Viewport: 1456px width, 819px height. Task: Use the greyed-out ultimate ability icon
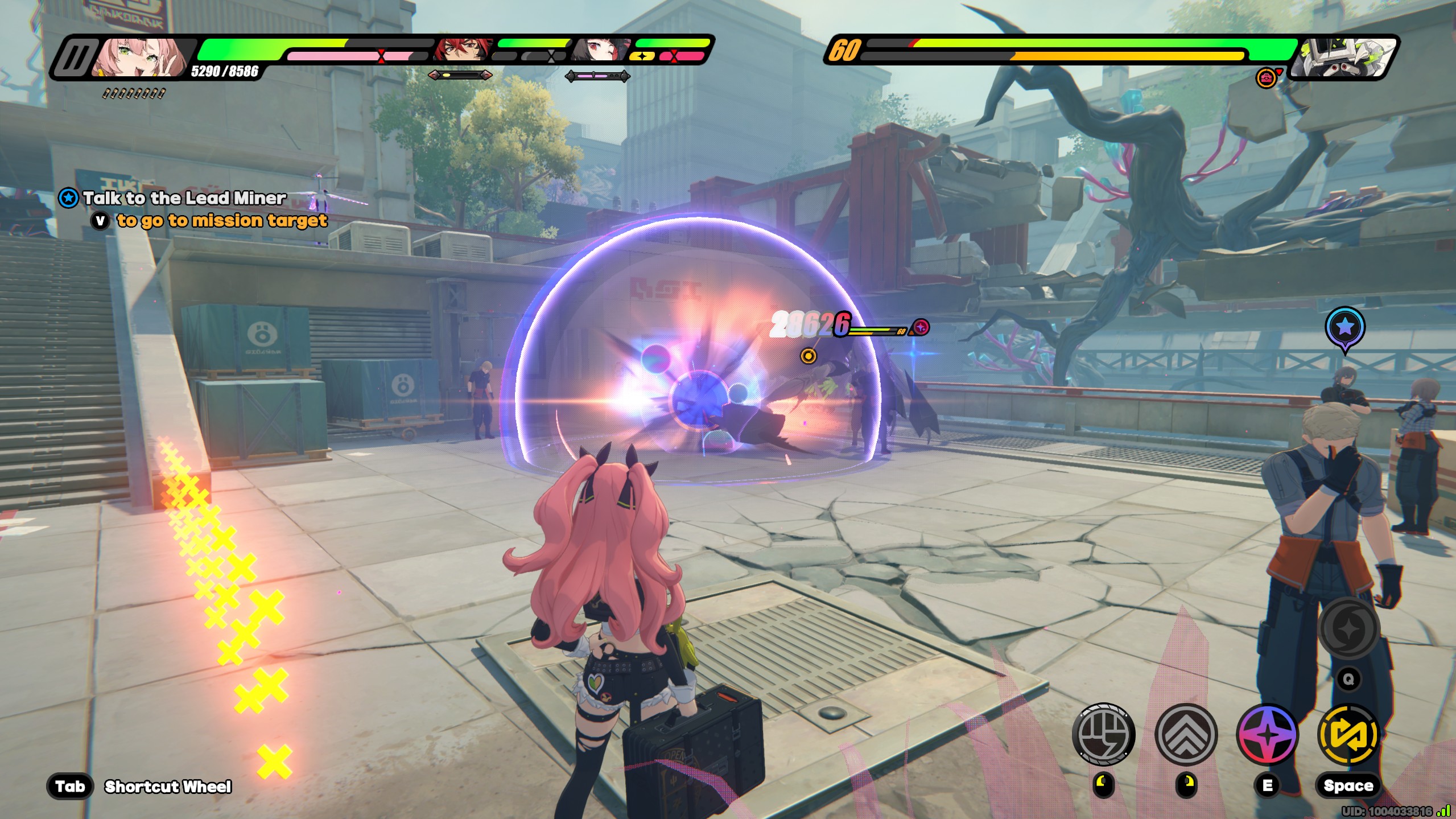coord(1348,628)
